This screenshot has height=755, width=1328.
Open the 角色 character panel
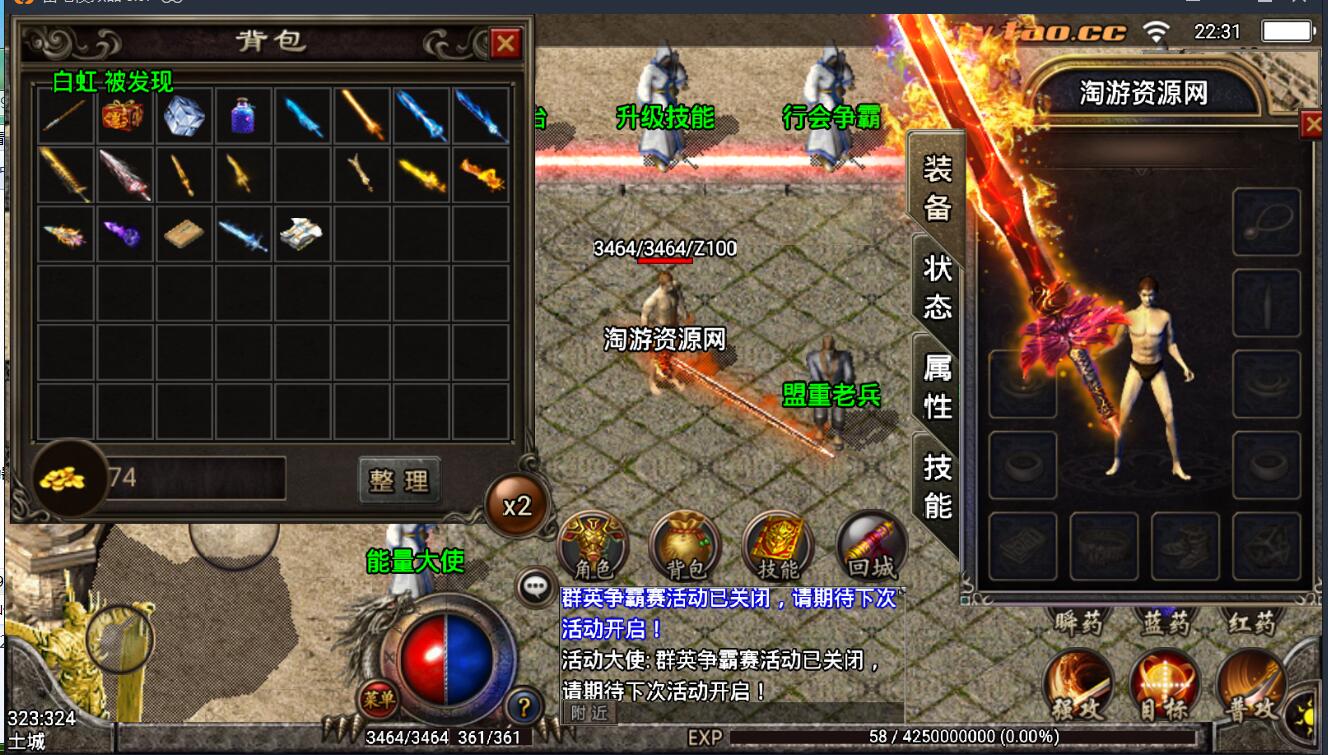click(x=592, y=546)
